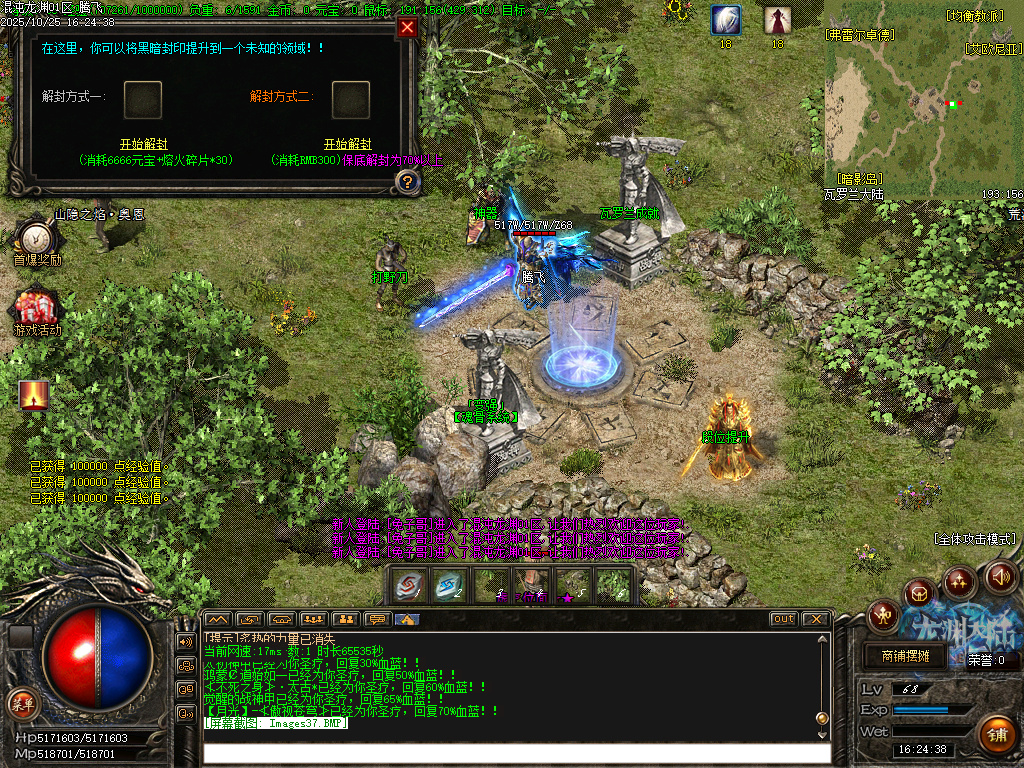Open the 游戏活动 game events icon
The width and height of the screenshot is (1024, 768).
tap(37, 309)
